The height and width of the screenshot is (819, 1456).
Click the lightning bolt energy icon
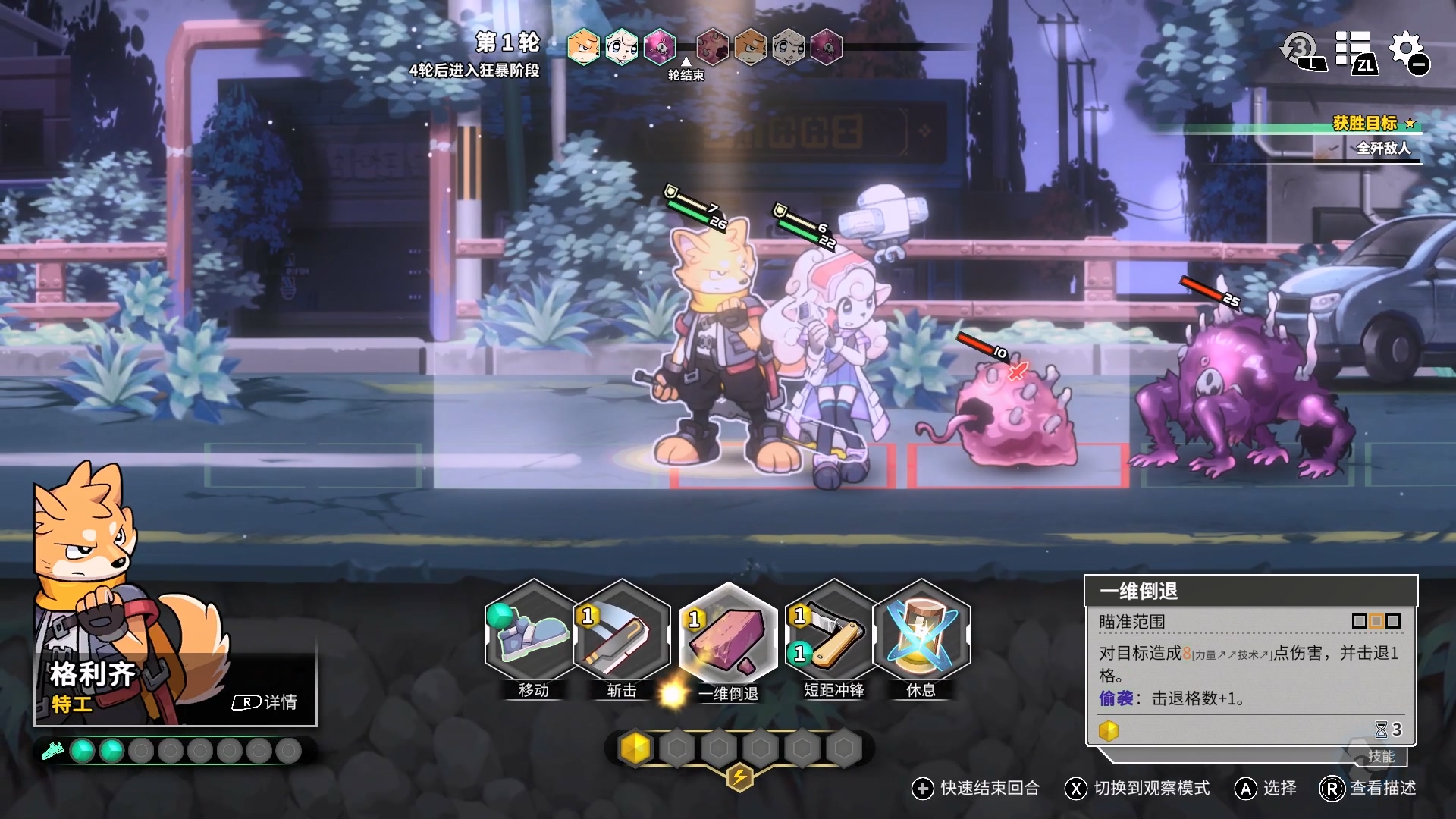point(739,777)
